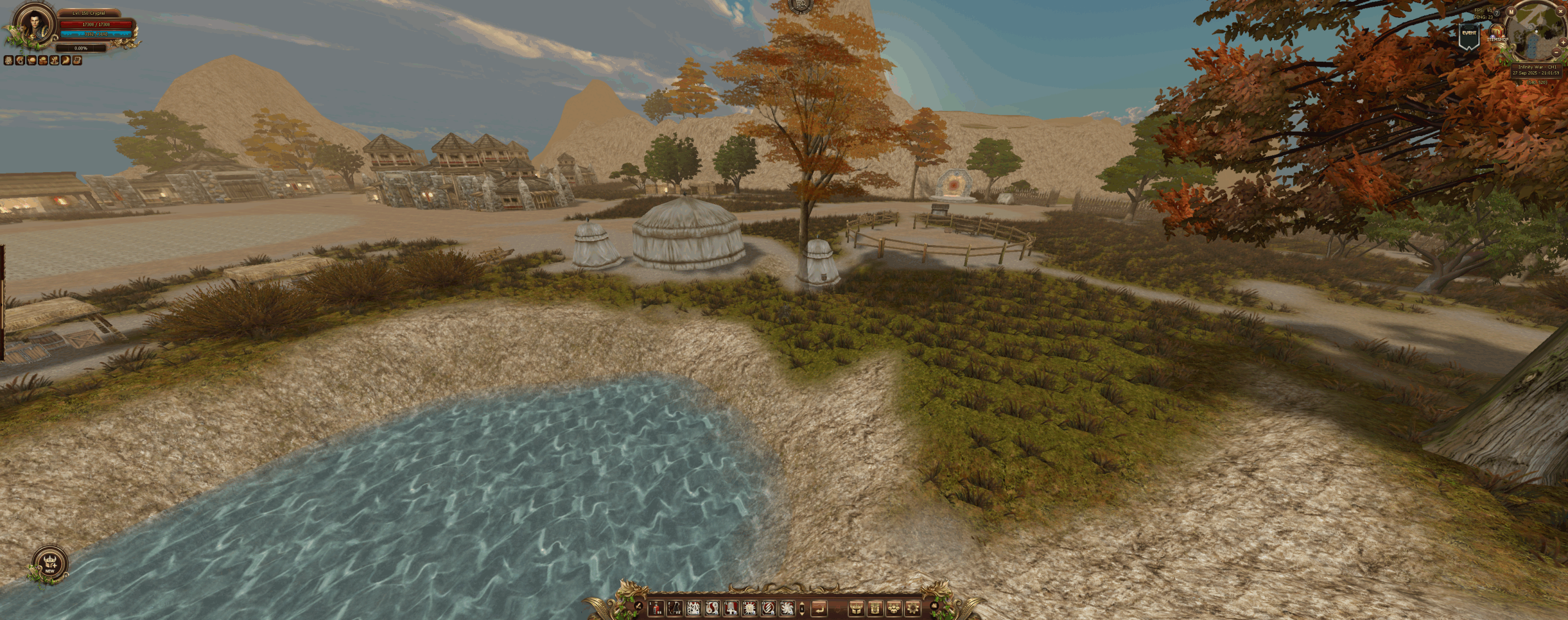Open the settings gear button
Viewport: 1568px width, 620px height.
913,608
